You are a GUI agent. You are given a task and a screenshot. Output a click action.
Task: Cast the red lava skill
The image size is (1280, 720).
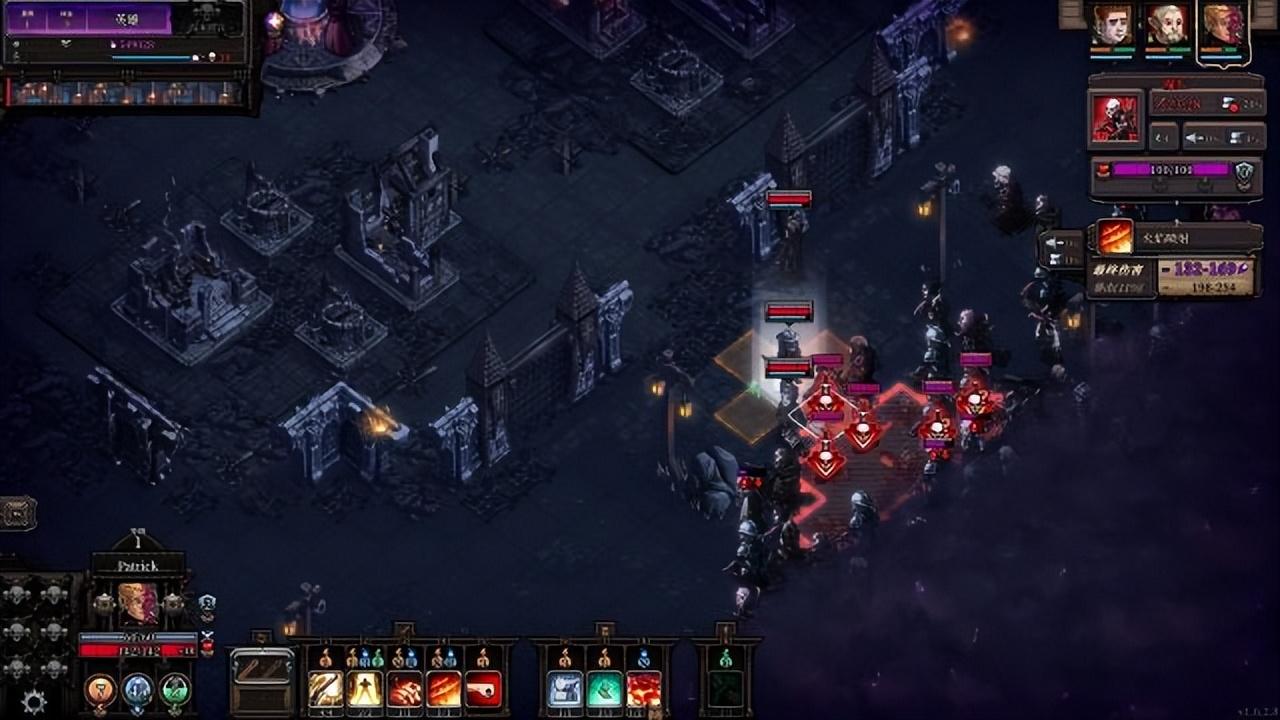click(644, 689)
